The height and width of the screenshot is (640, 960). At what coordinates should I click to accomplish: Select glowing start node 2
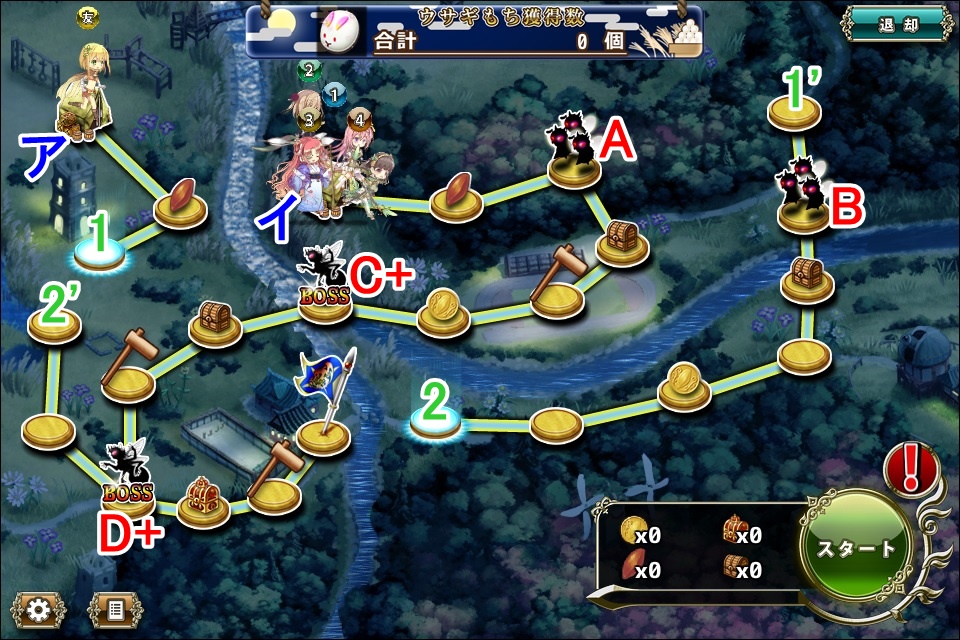435,424
